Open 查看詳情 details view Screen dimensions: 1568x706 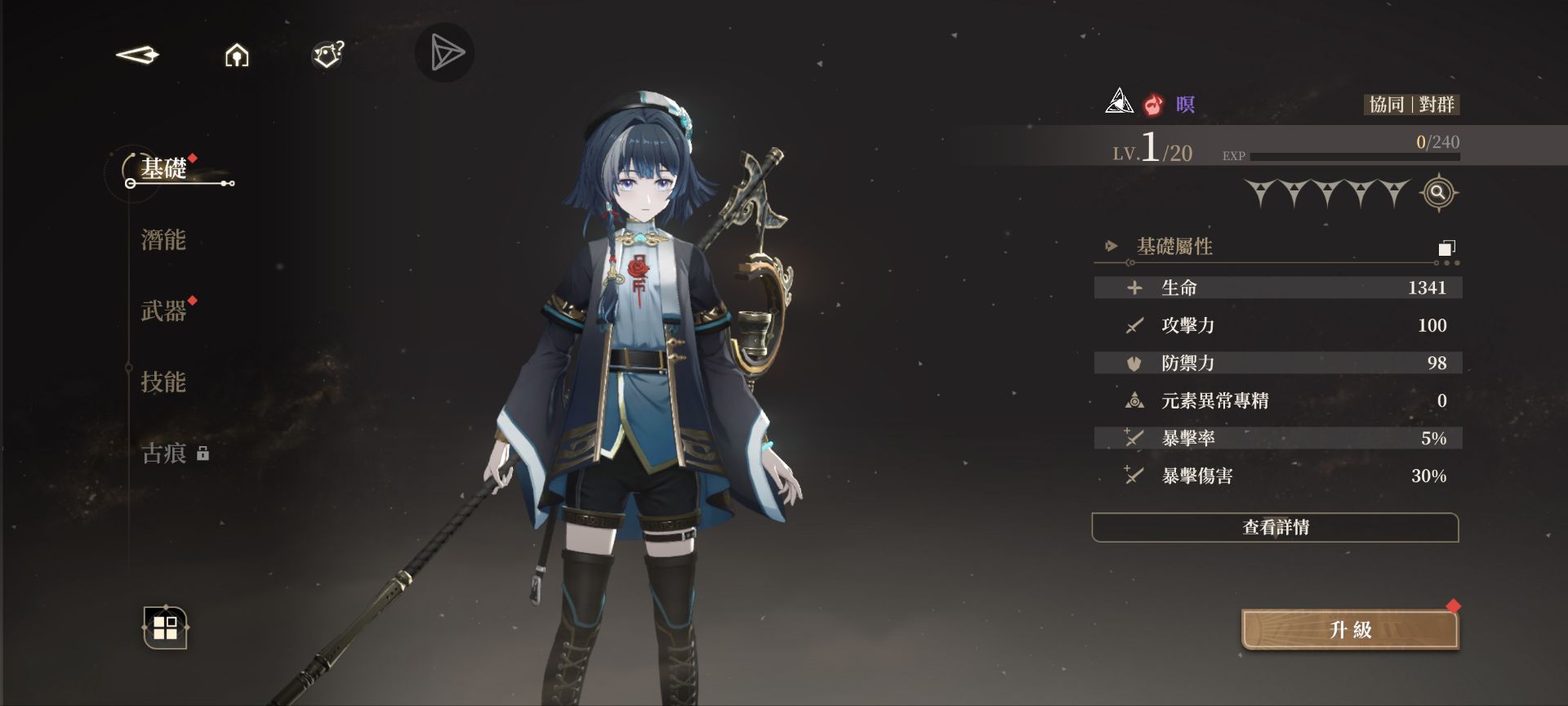click(x=1275, y=528)
